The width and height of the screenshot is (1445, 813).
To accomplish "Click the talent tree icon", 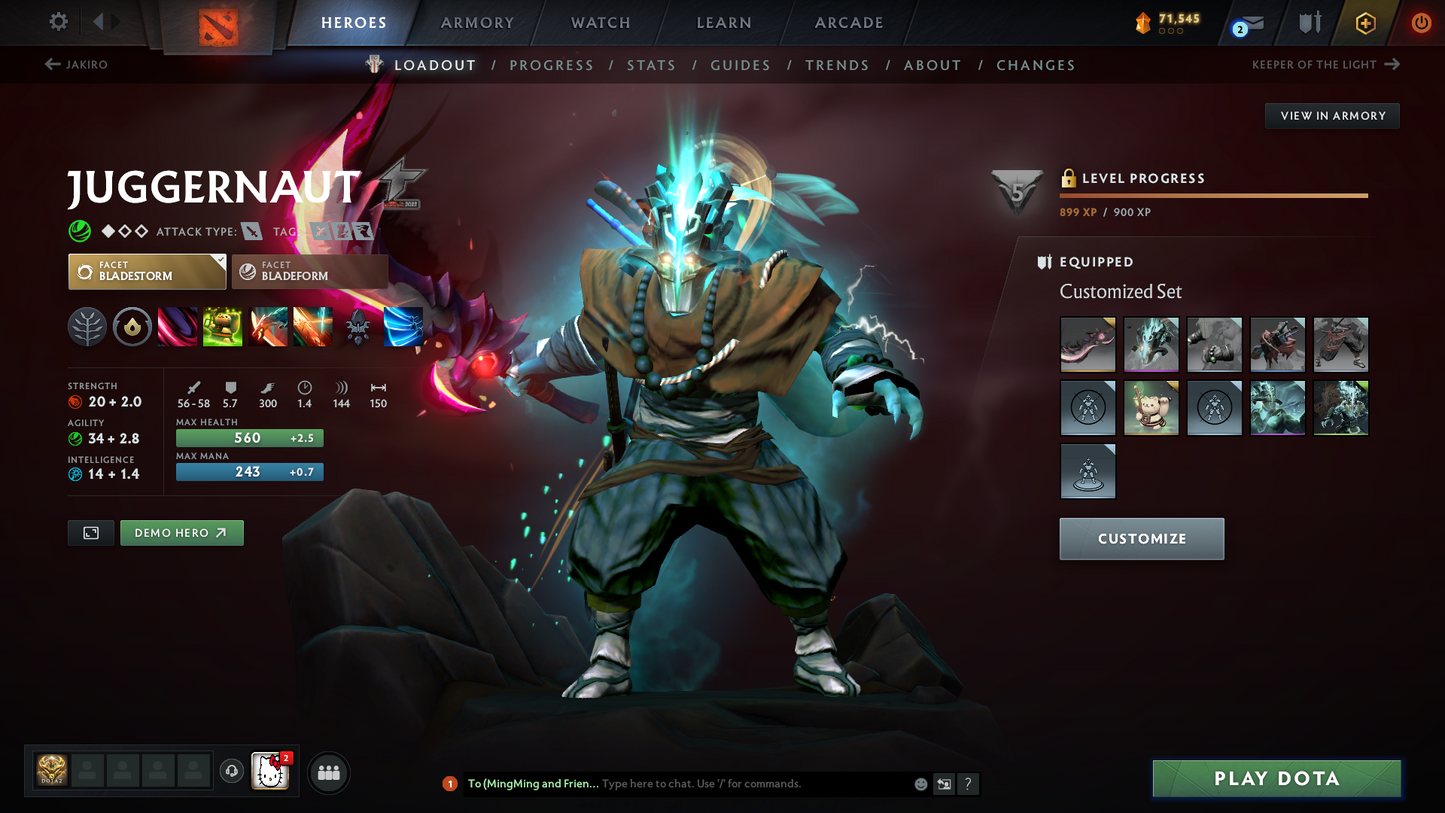I will point(87,327).
